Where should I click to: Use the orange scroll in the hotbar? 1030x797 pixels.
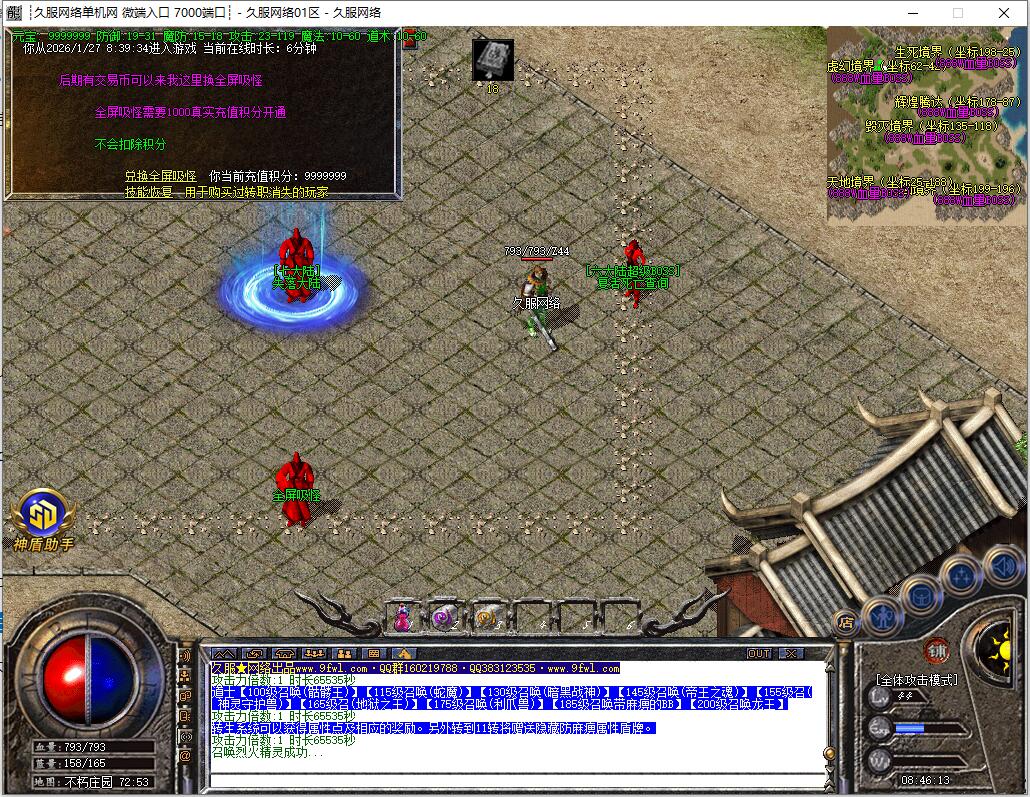pos(486,618)
